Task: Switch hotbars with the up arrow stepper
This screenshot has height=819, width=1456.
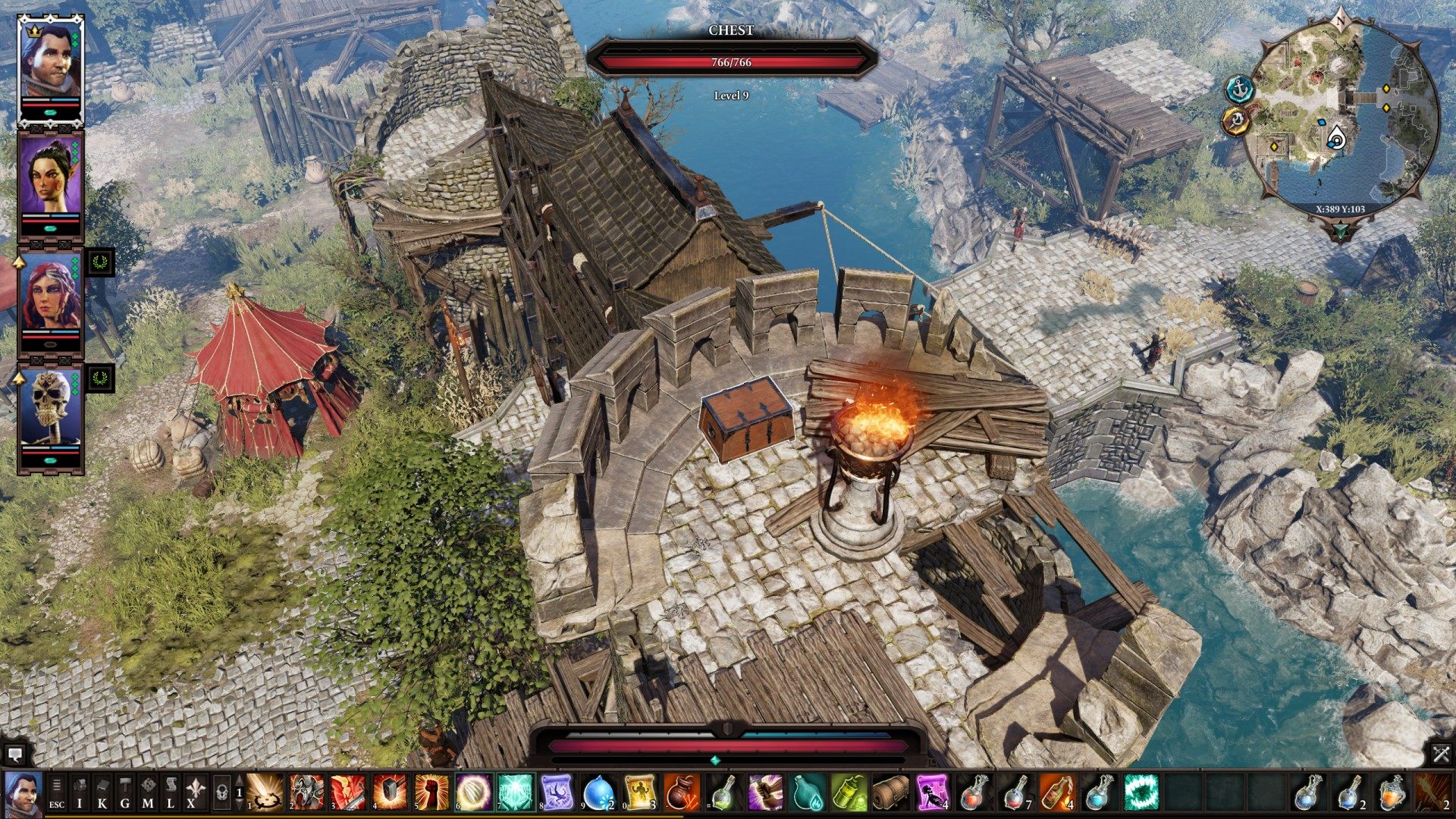Action: (240, 780)
